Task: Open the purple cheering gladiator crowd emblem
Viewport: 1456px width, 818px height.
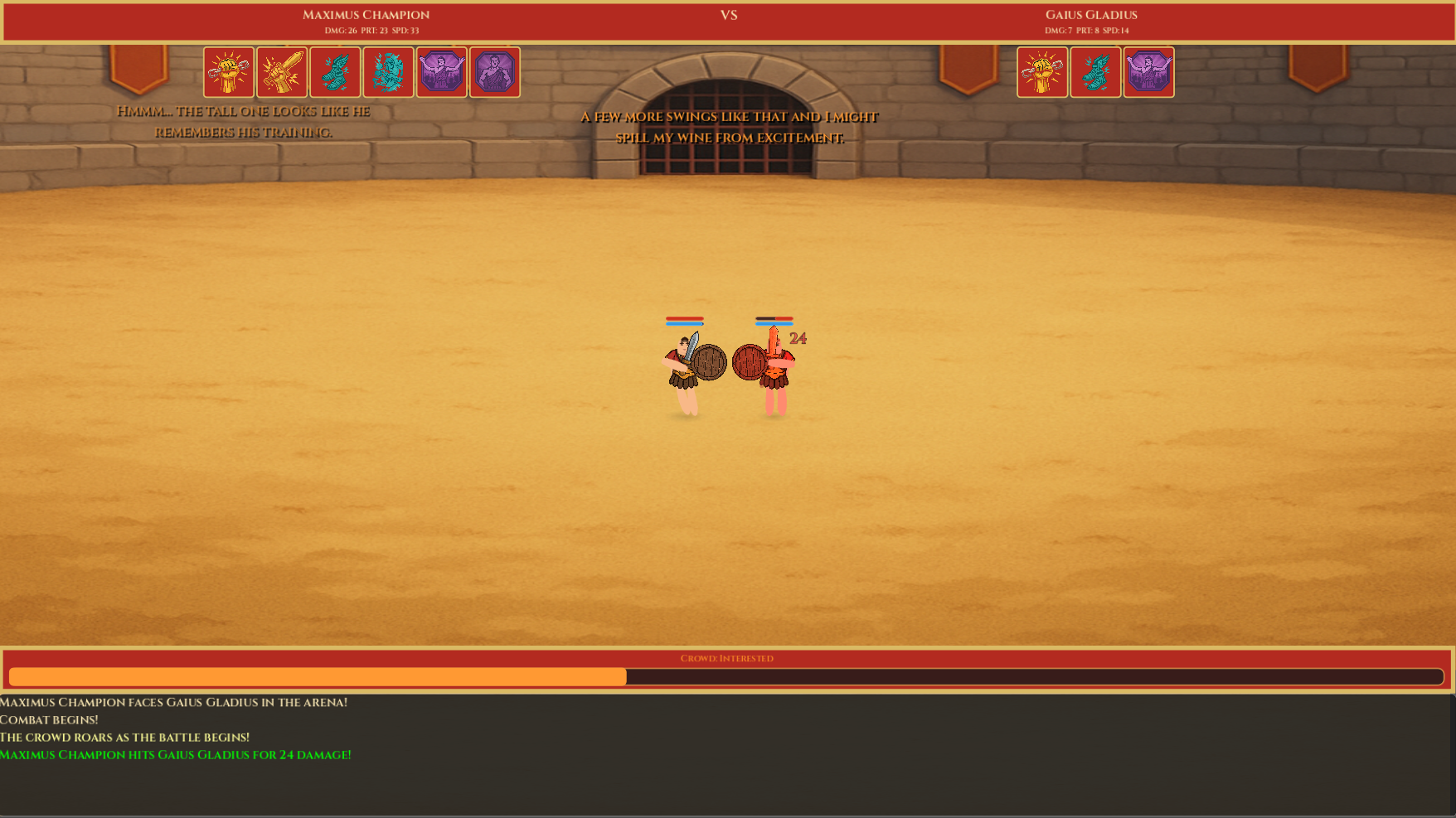Action: pos(442,73)
